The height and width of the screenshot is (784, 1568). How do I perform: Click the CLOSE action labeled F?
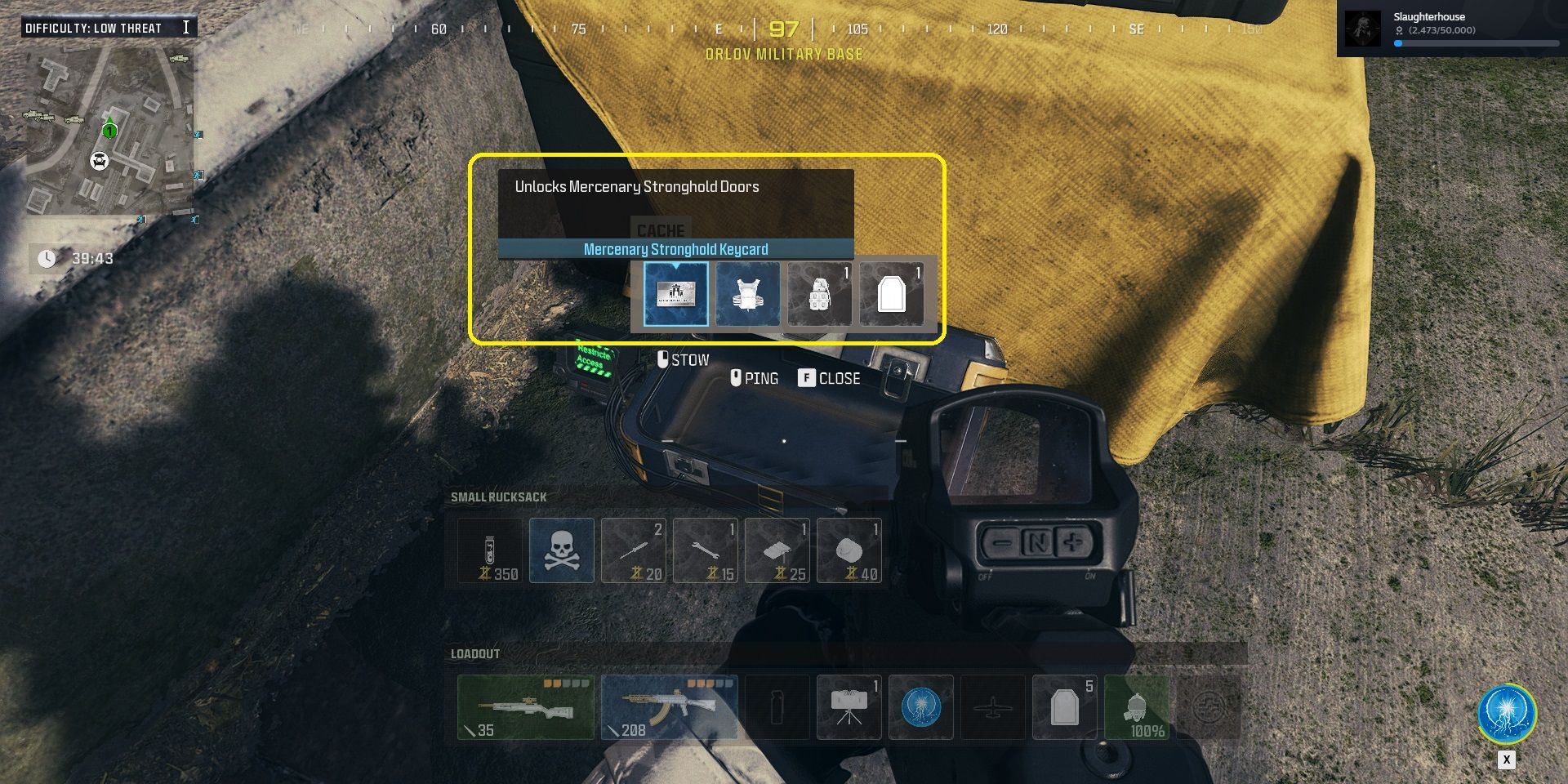point(831,378)
